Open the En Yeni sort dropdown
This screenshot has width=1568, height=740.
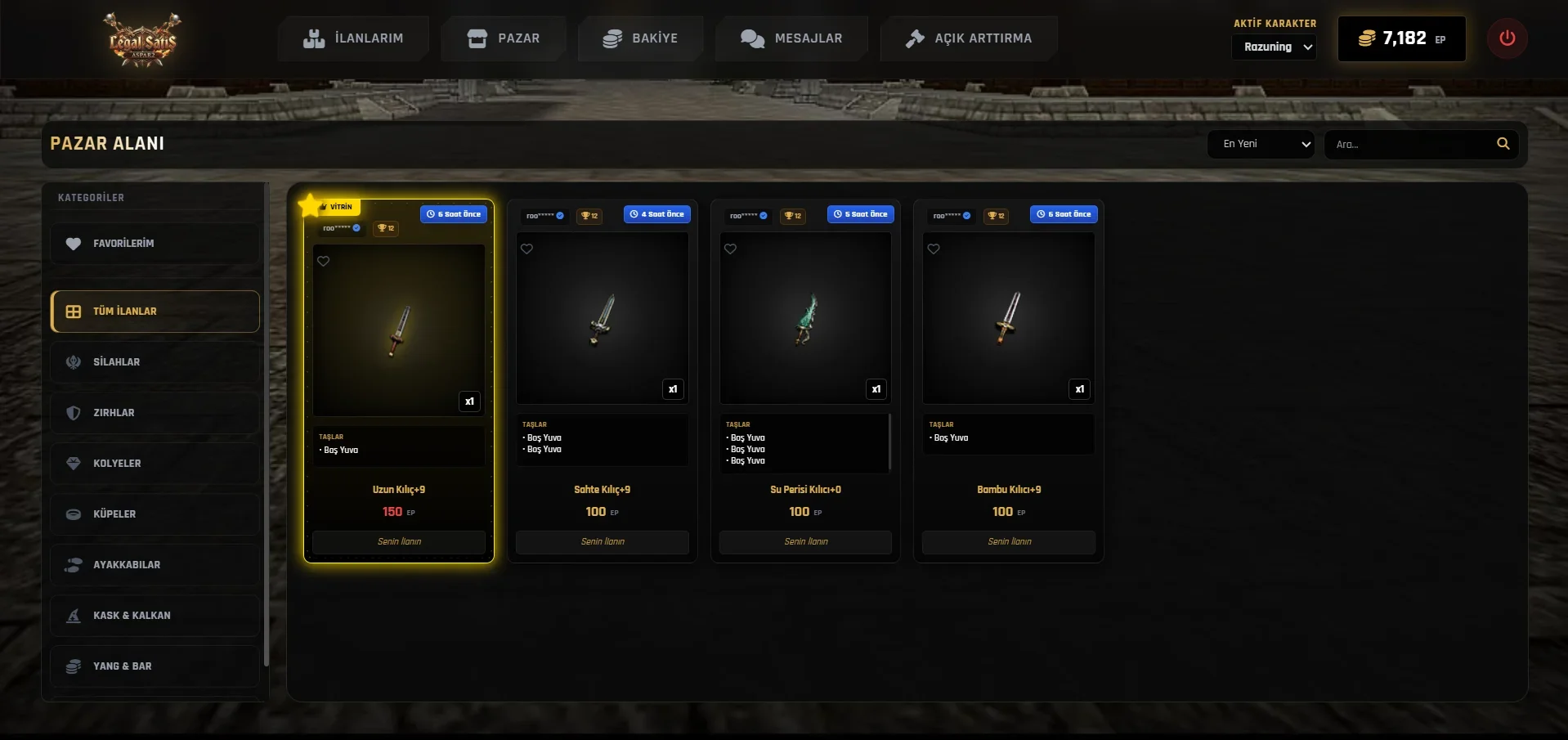pyautogui.click(x=1261, y=144)
